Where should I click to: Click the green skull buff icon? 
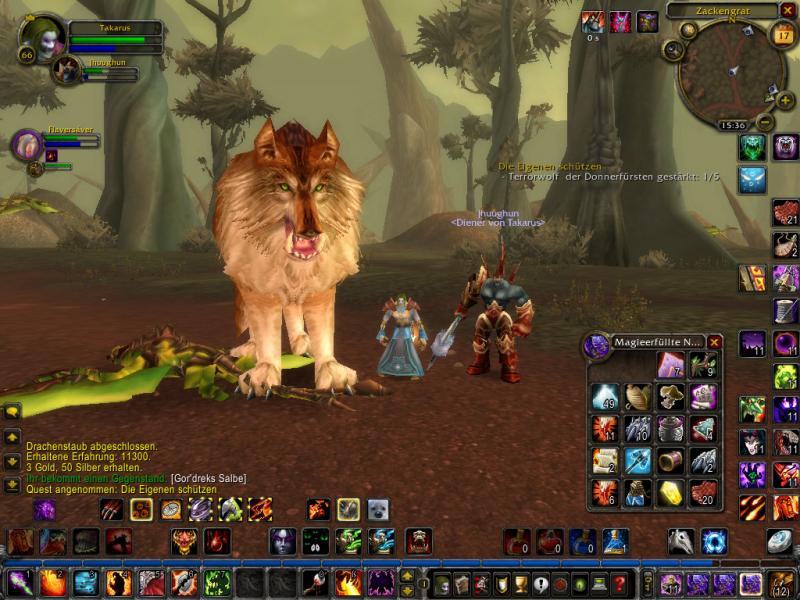[752, 148]
